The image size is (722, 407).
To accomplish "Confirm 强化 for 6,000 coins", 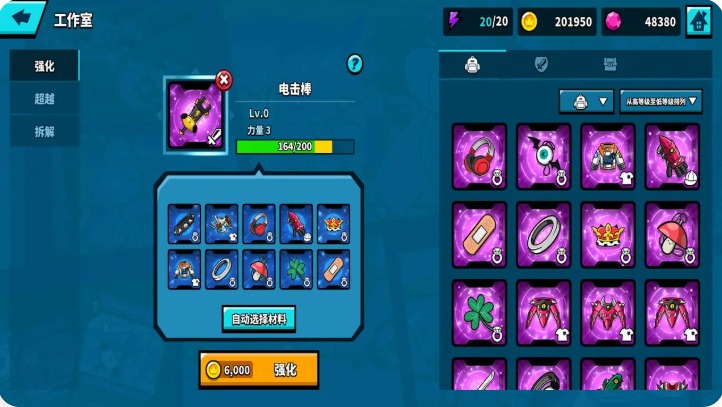I will click(258, 369).
